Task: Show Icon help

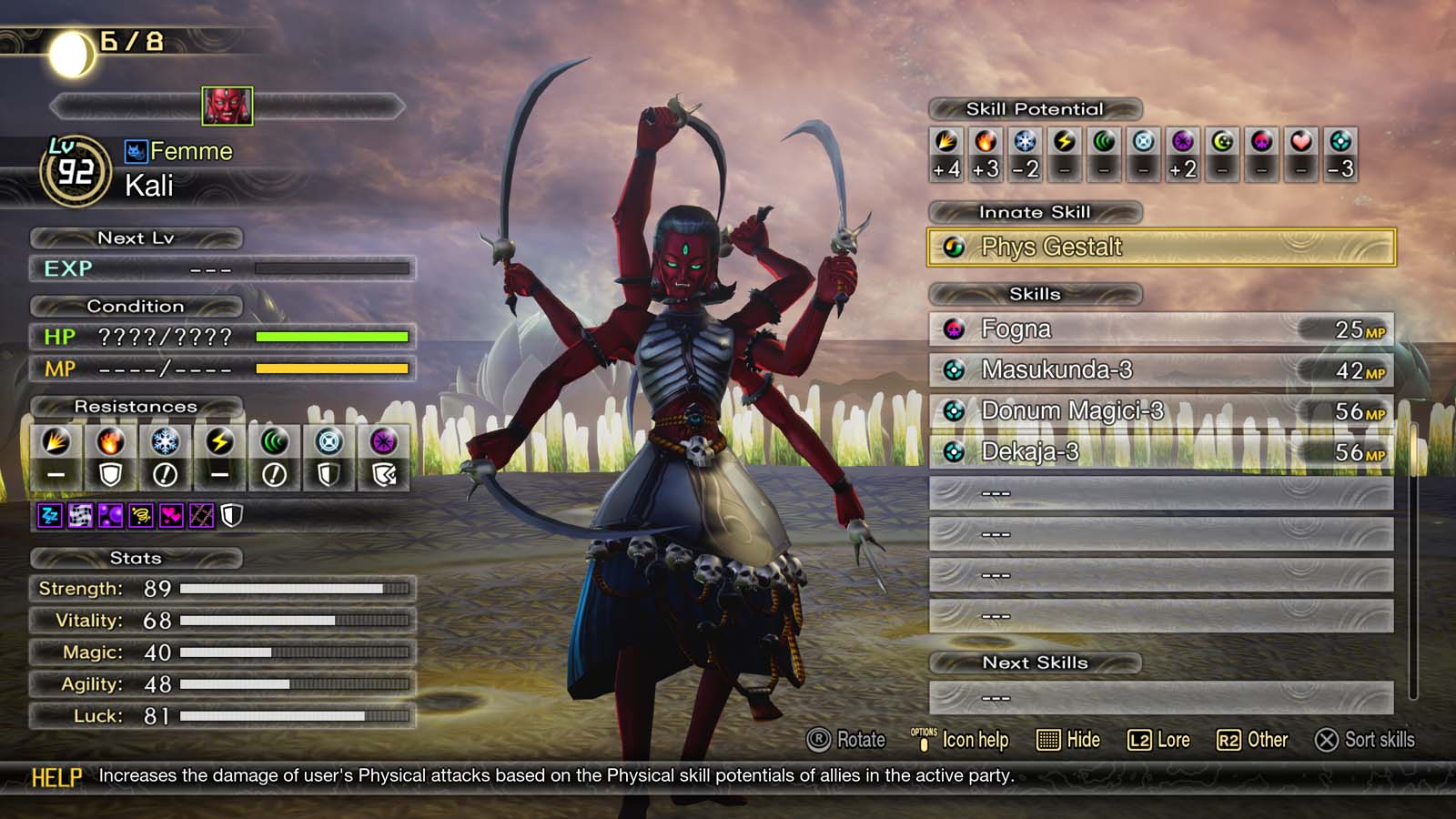Action: [960, 740]
